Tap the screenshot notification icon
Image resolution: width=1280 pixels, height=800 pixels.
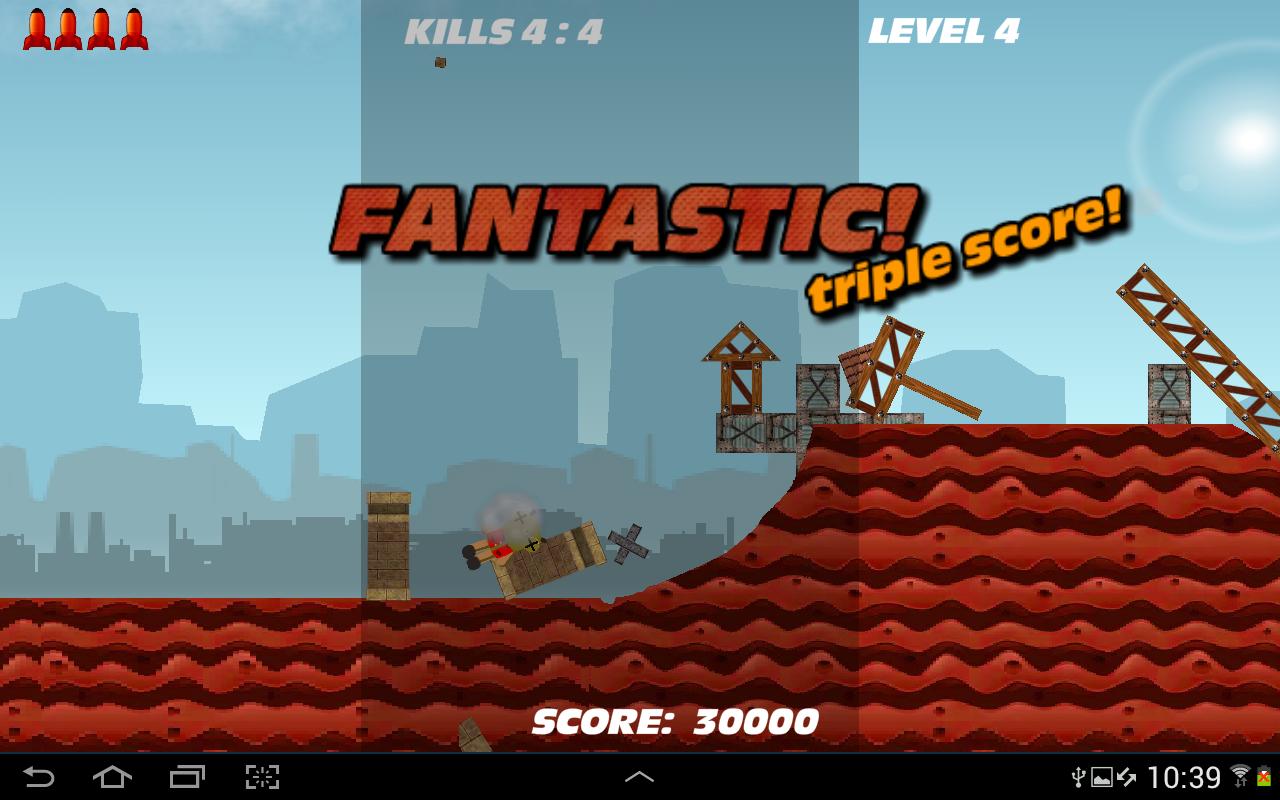coord(1101,778)
